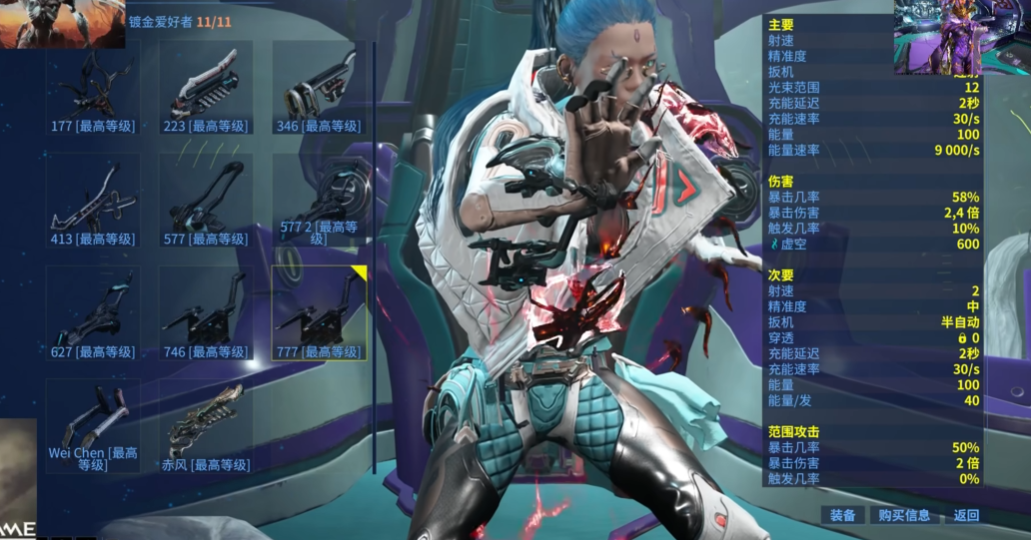The image size is (1031, 540).
Task: Pick the 346 amp slot
Action: click(x=319, y=88)
